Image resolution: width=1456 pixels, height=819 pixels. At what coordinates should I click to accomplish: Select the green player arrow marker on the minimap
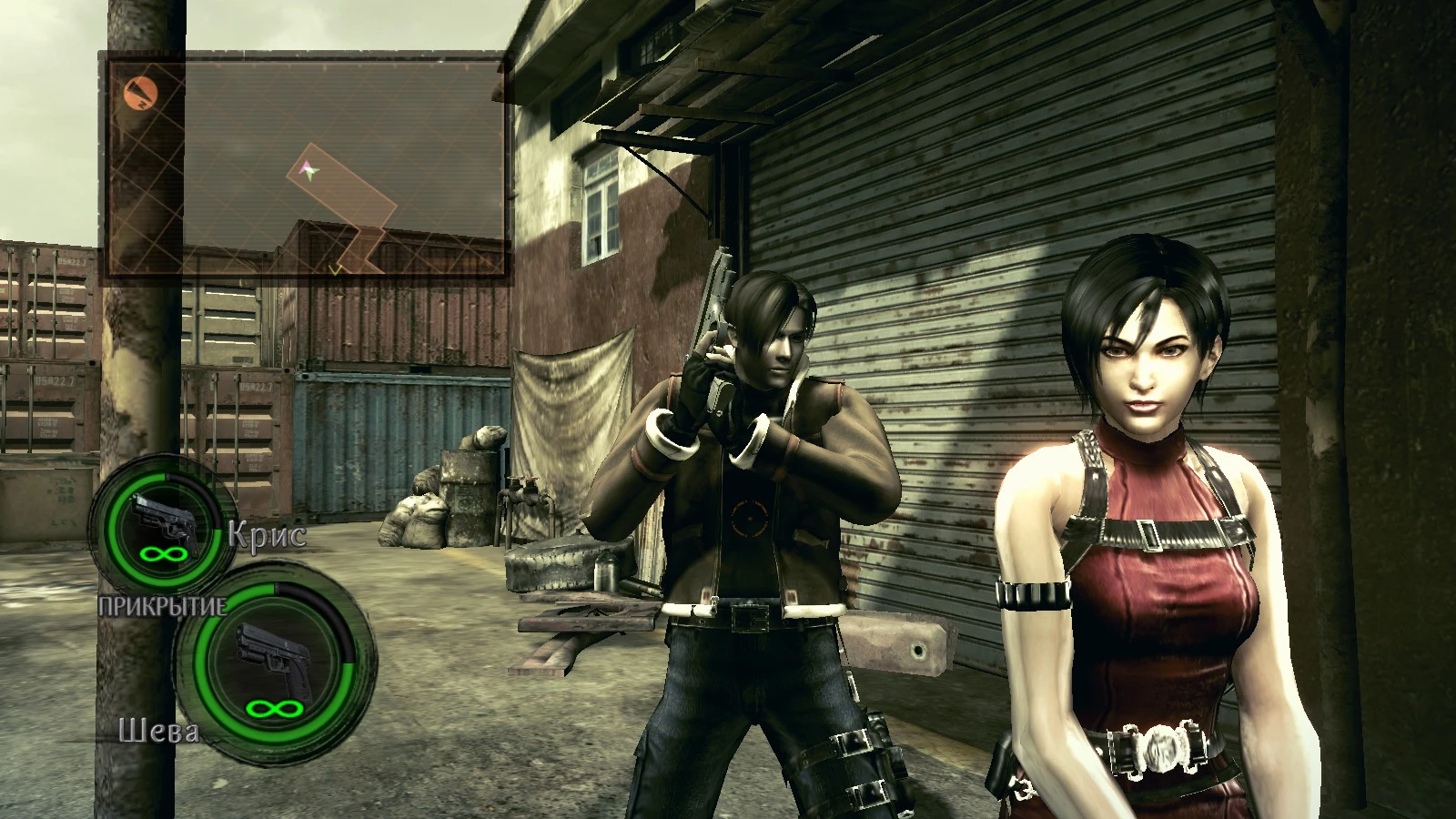(310, 173)
